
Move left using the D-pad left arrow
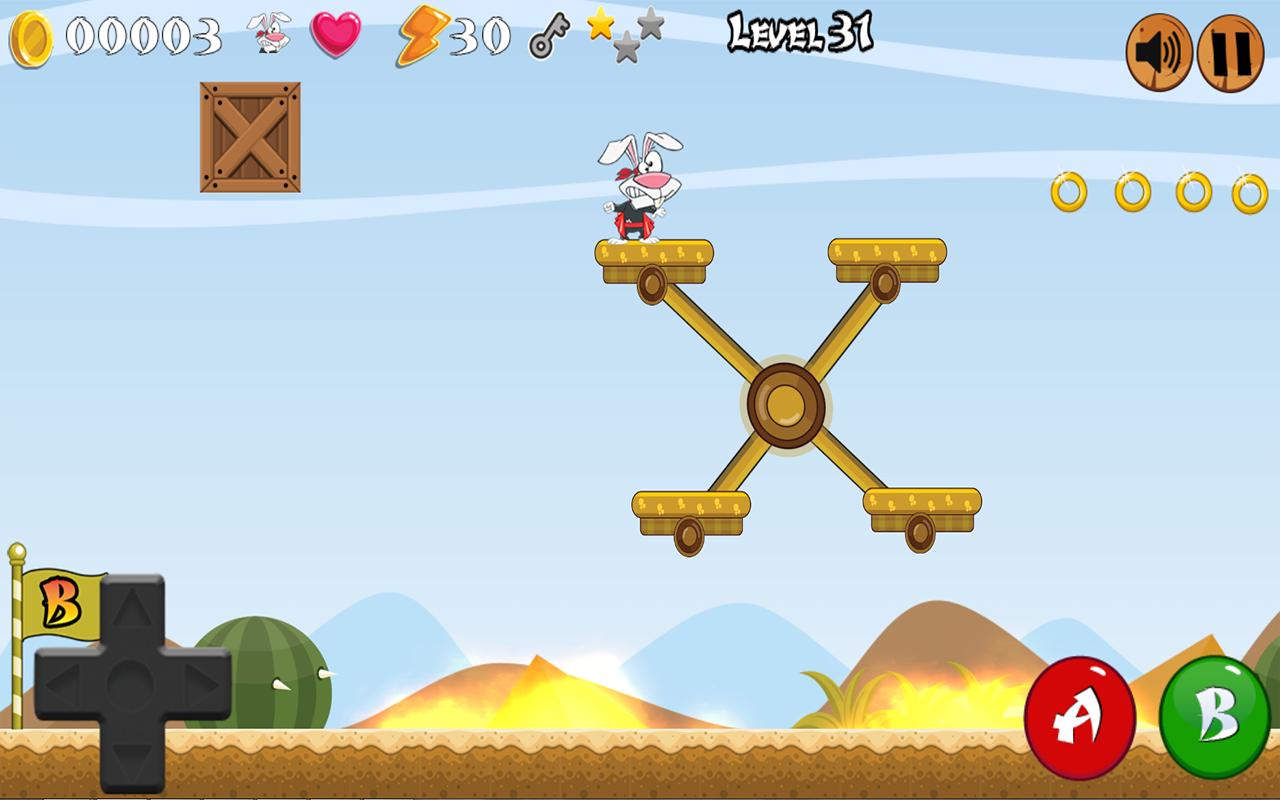pos(64,686)
